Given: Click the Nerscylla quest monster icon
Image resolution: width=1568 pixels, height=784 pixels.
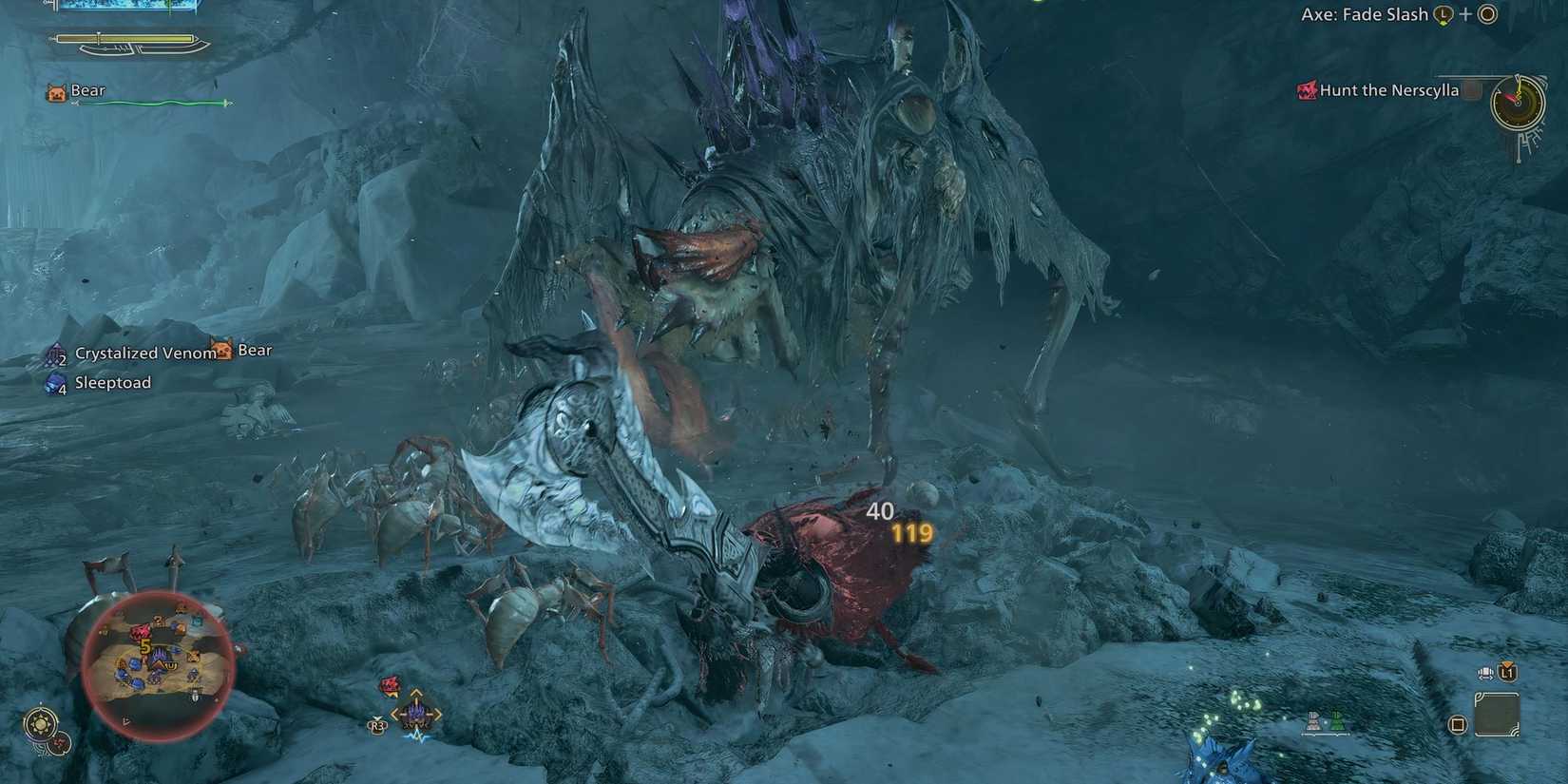Looking at the screenshot, I should click(1307, 90).
